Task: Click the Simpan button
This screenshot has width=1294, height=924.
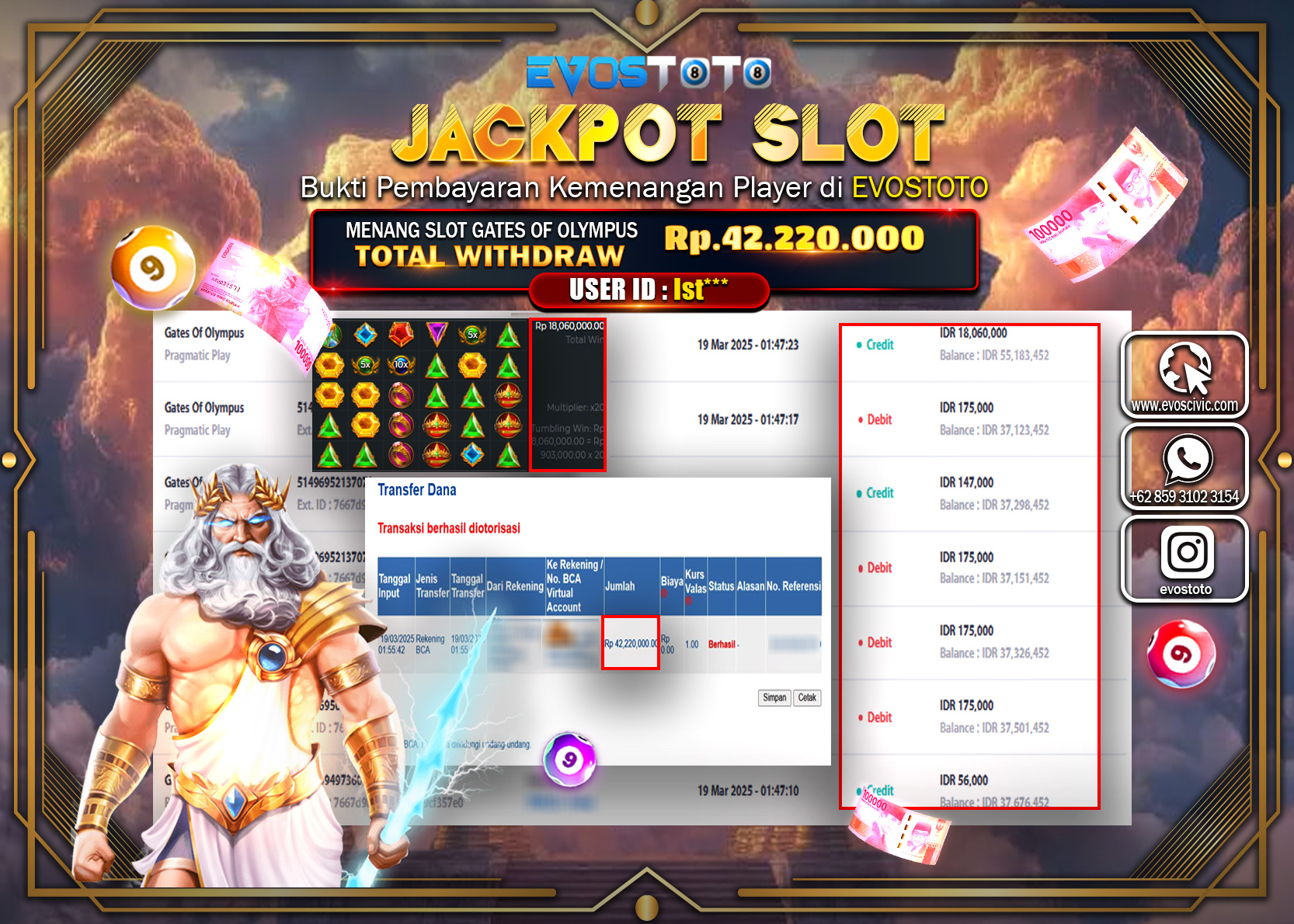Action: click(774, 698)
